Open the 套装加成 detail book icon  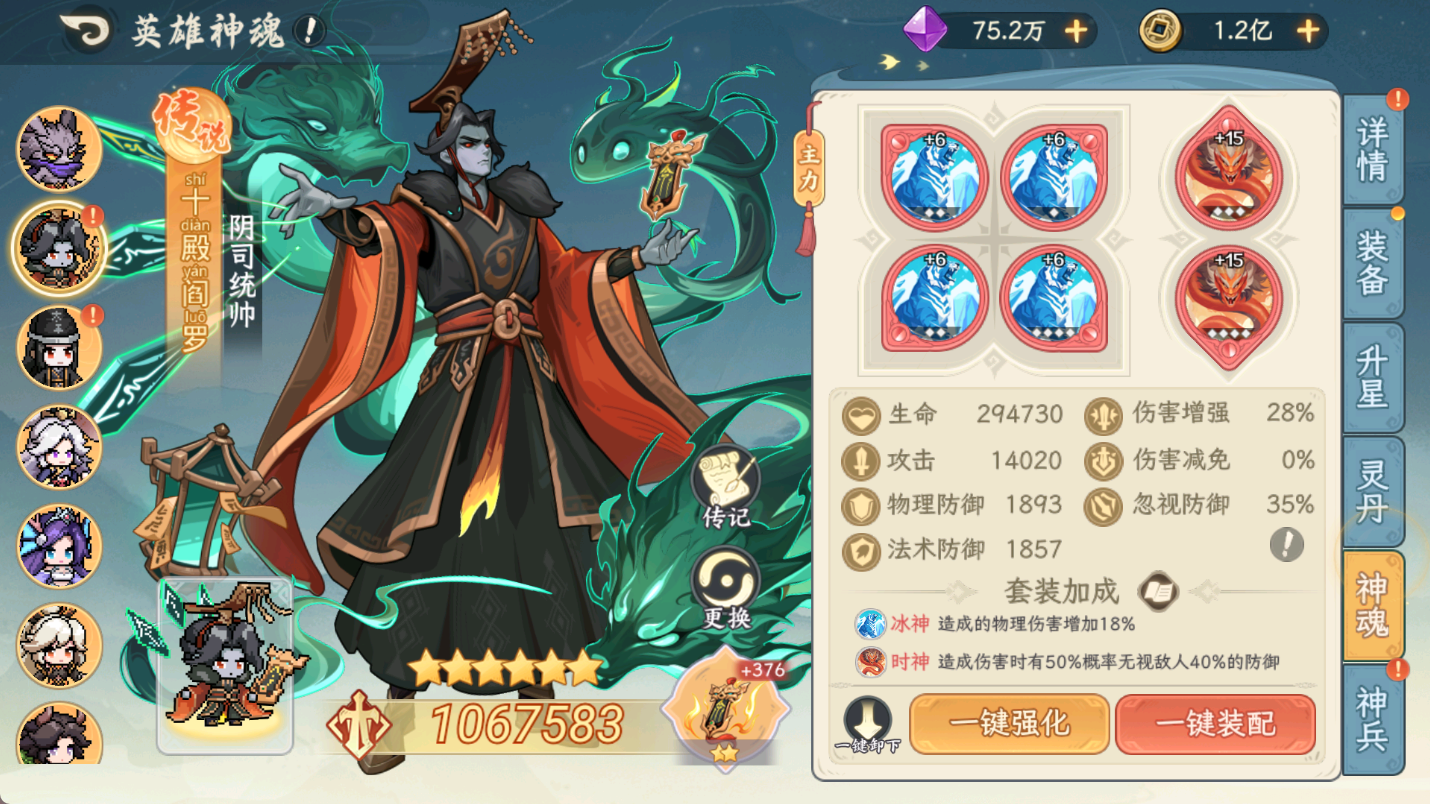coord(1158,592)
